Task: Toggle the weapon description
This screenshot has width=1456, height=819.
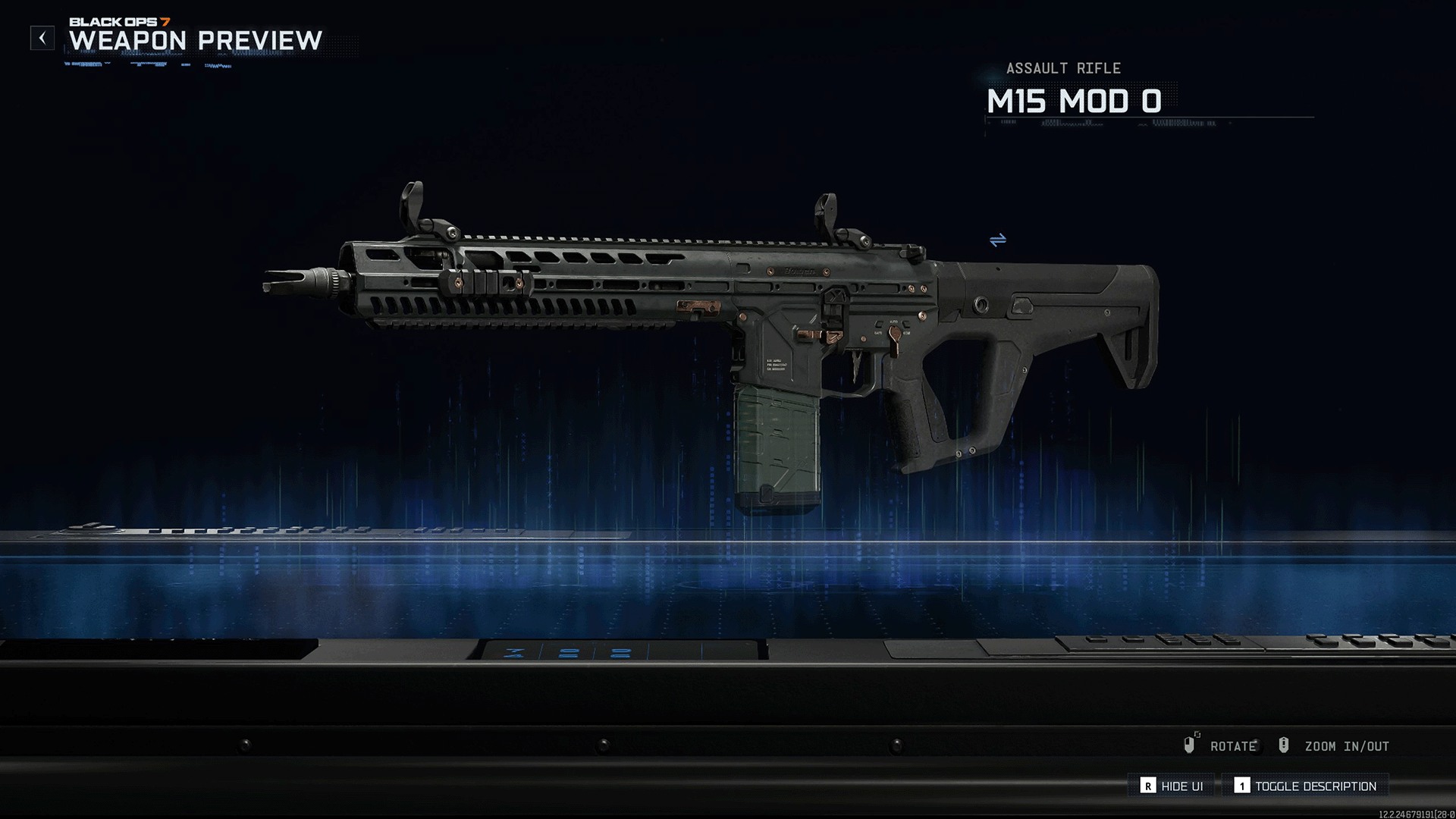Action: click(x=1306, y=786)
